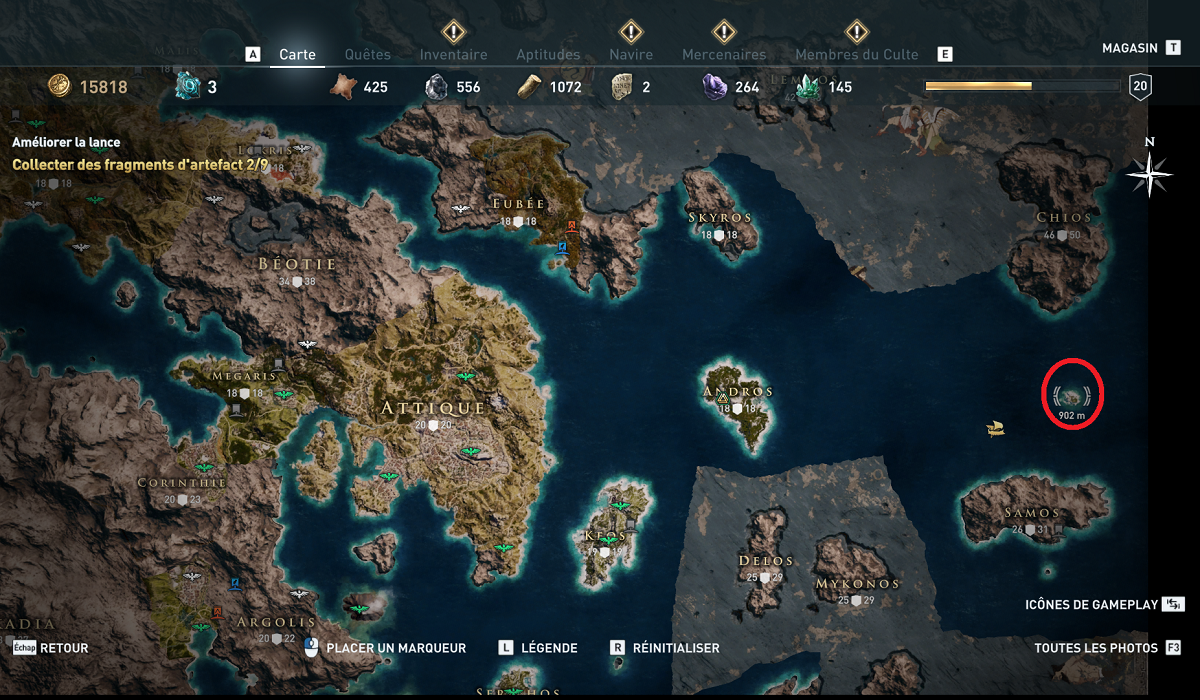The height and width of the screenshot is (700, 1200).
Task: Open the Quêtes tab
Action: pos(367,54)
